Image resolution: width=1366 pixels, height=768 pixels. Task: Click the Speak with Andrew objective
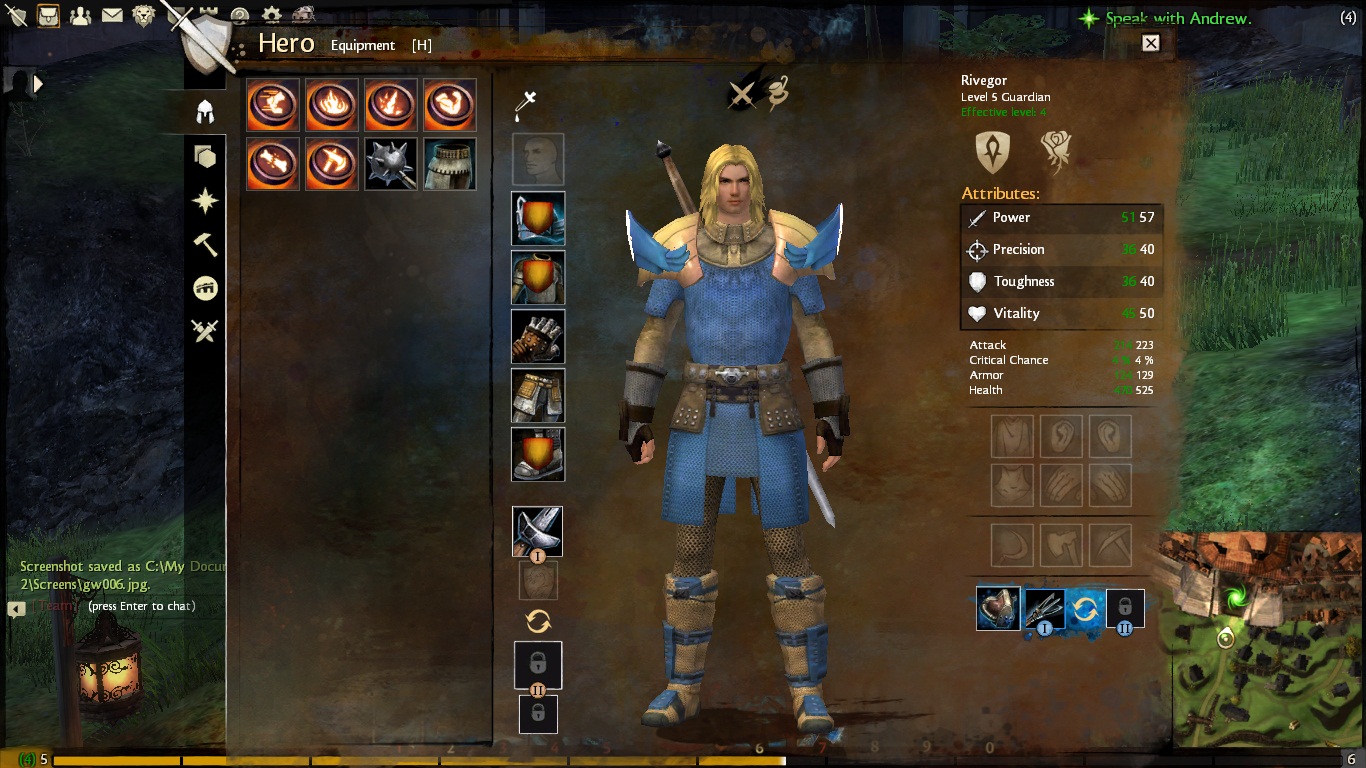click(1177, 18)
